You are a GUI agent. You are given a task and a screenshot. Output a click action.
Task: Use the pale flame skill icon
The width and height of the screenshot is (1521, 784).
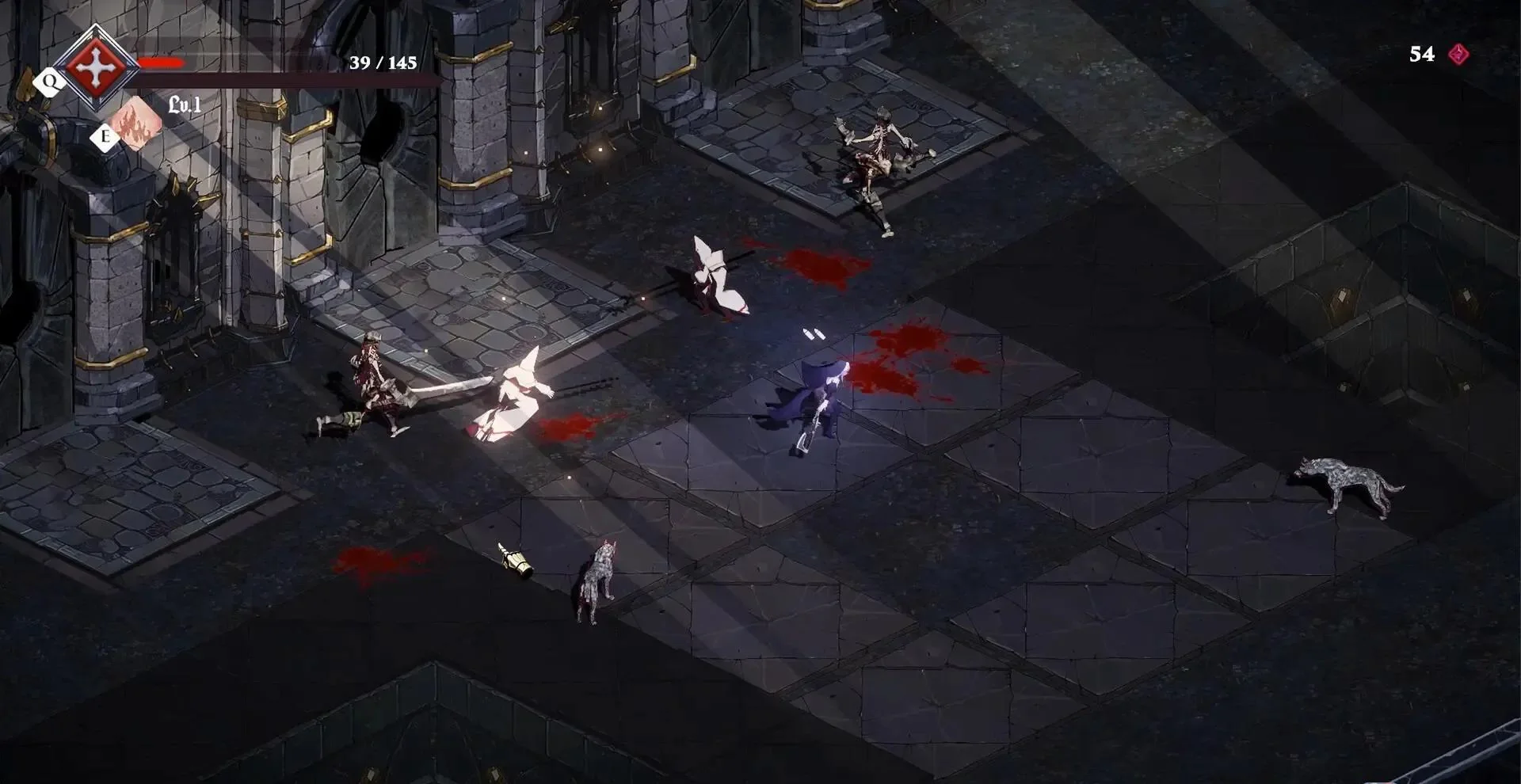coord(136,123)
